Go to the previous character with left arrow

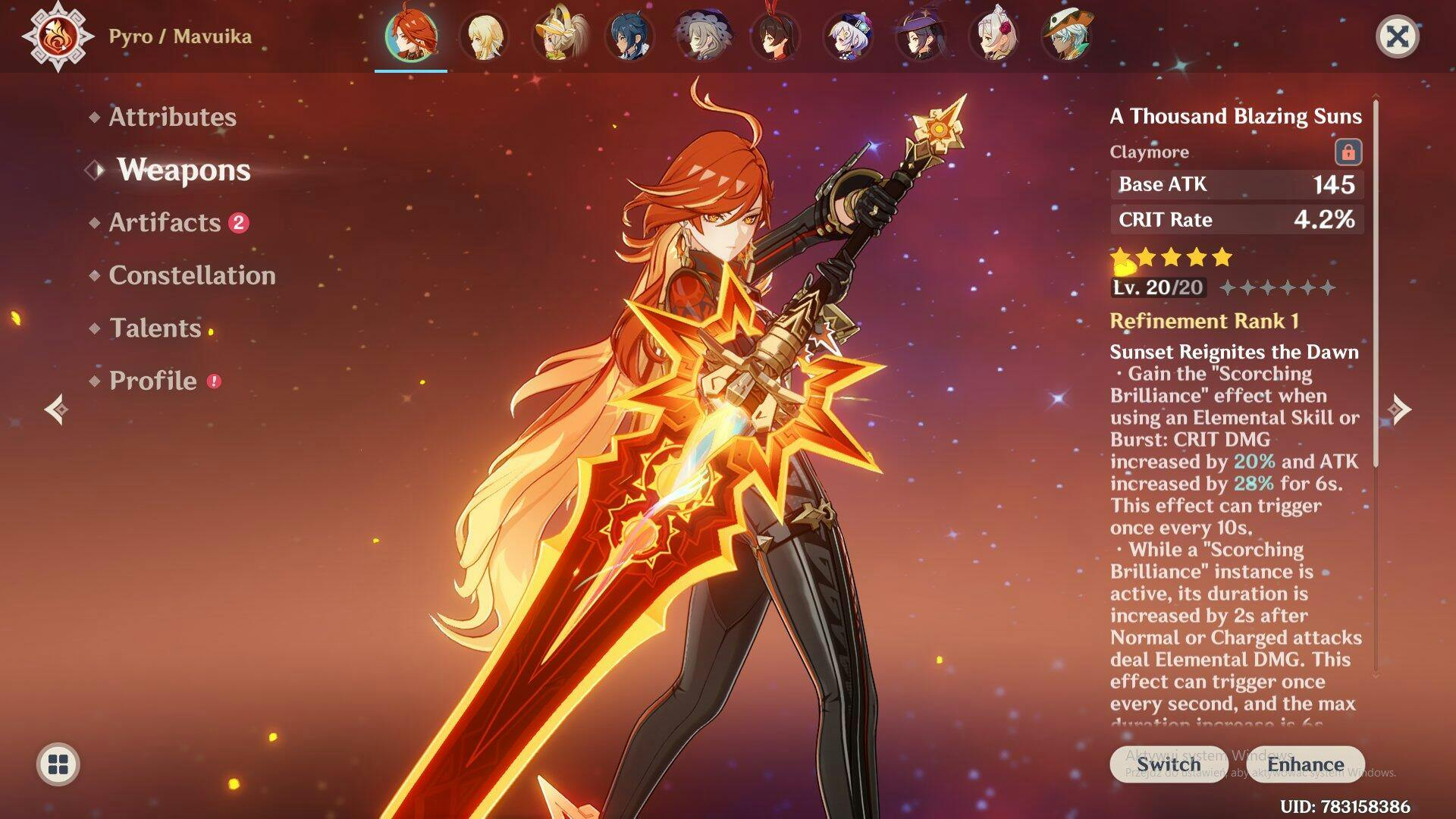56,409
